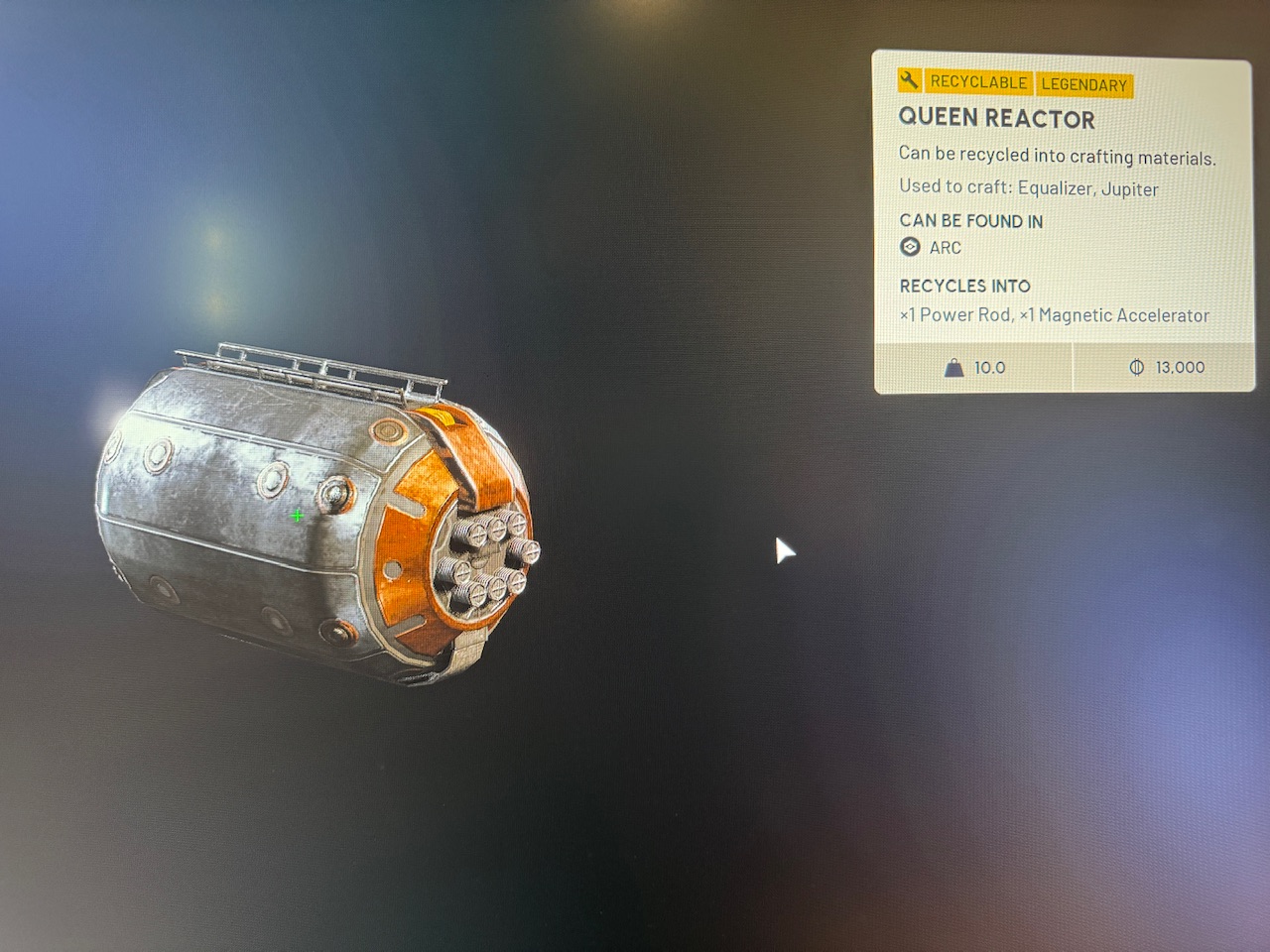The image size is (1270, 952).
Task: Select the QUEEN REACTOR title
Action: (996, 119)
